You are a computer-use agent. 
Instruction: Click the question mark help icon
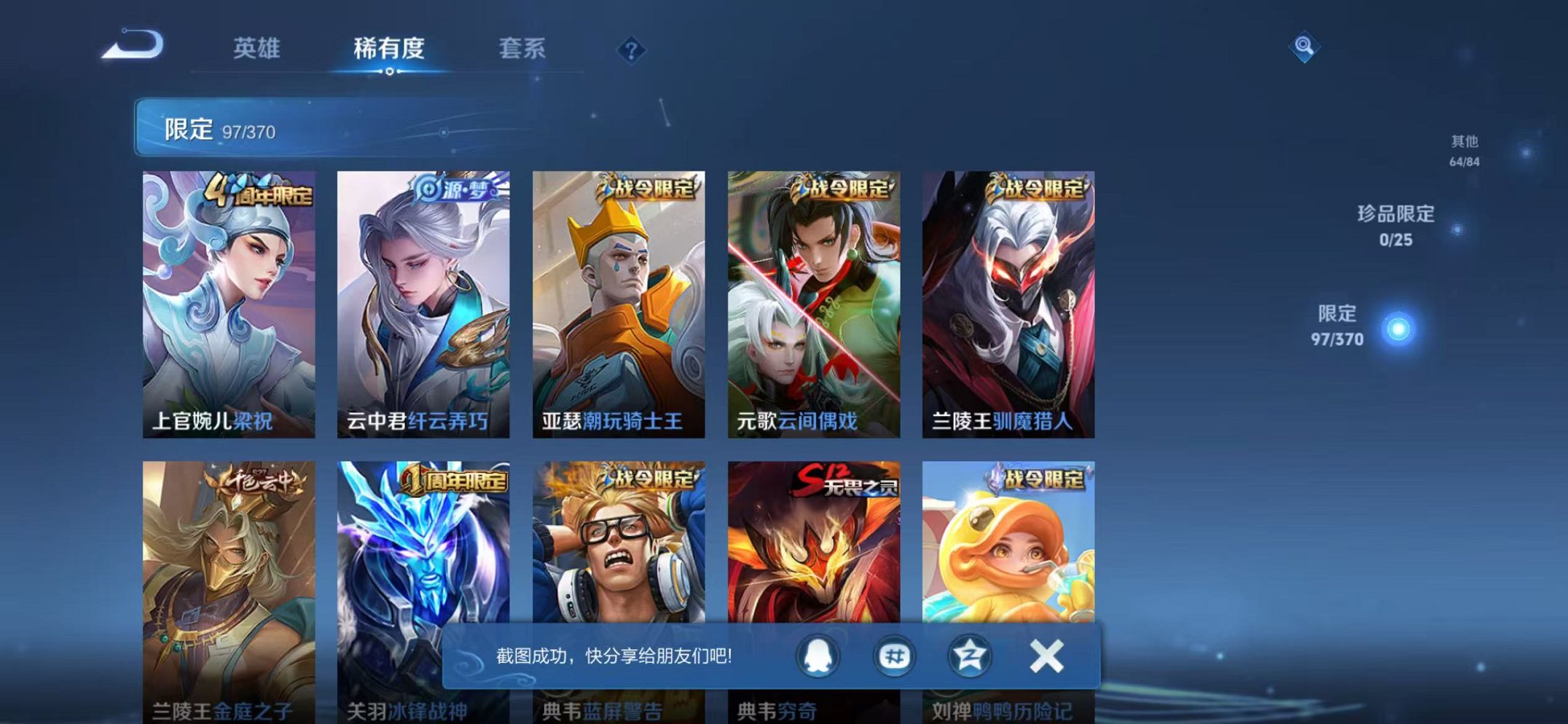point(633,50)
